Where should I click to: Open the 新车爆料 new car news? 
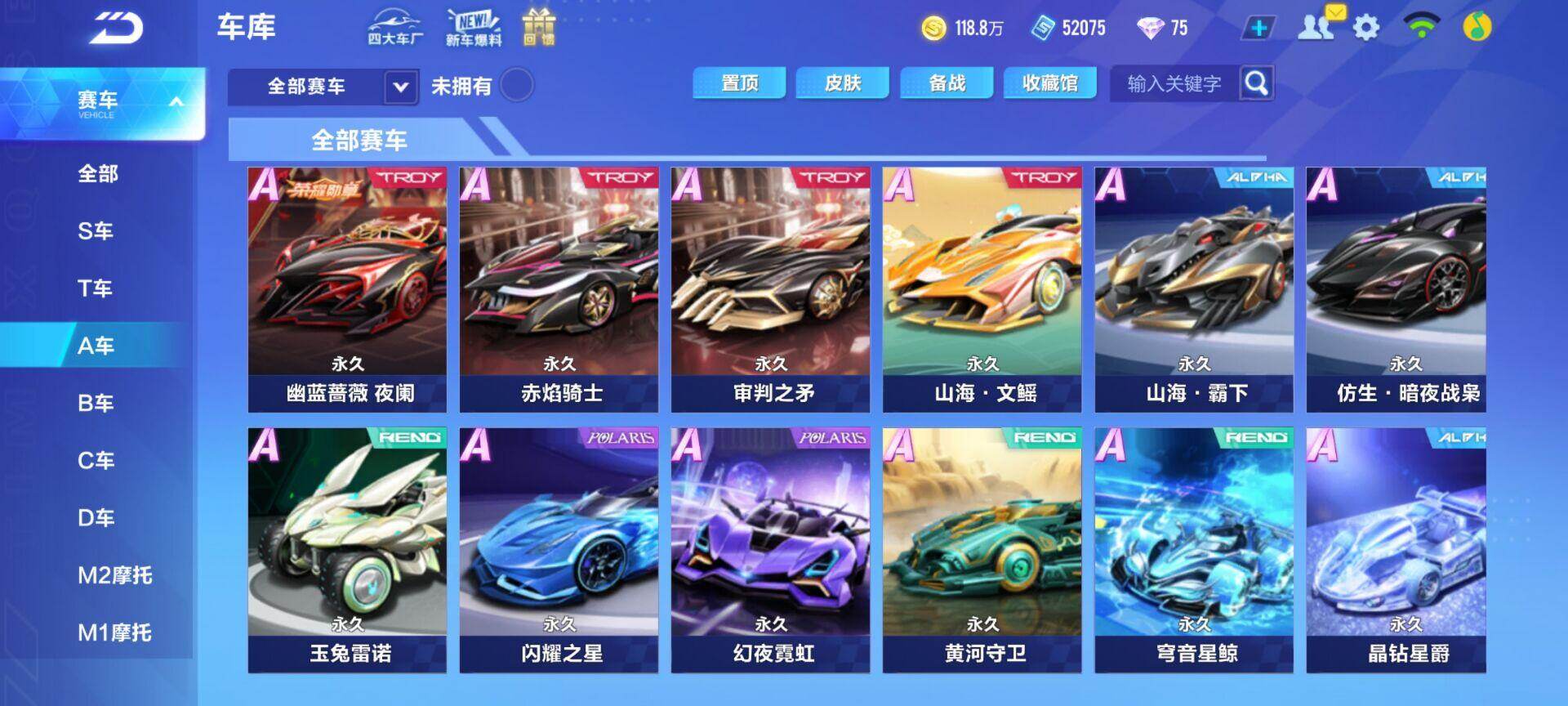(x=474, y=28)
